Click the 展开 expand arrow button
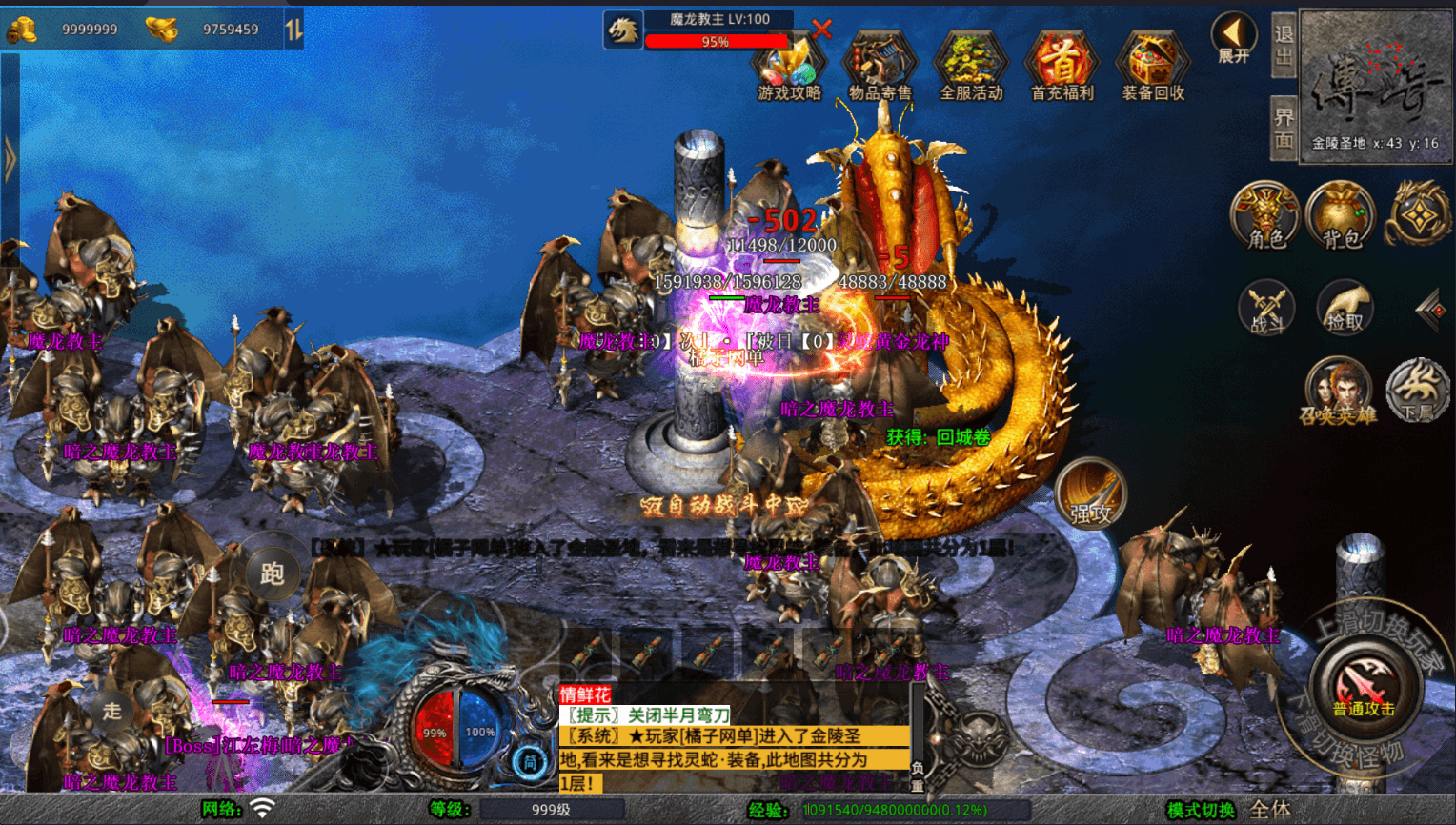Viewport: 1456px width, 825px height. [x=1233, y=38]
